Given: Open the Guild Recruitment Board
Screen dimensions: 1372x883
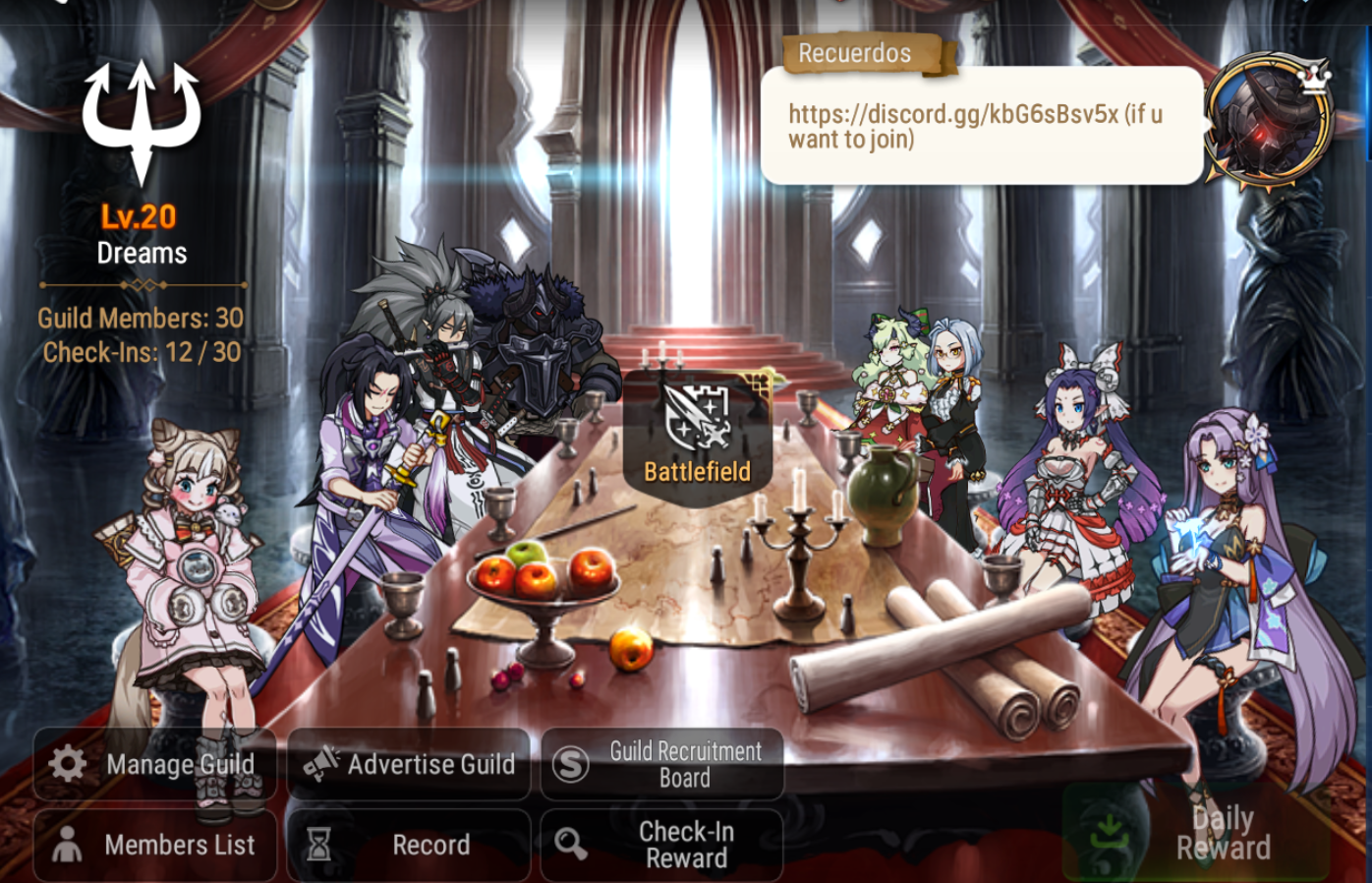Looking at the screenshot, I should pyautogui.click(x=661, y=762).
